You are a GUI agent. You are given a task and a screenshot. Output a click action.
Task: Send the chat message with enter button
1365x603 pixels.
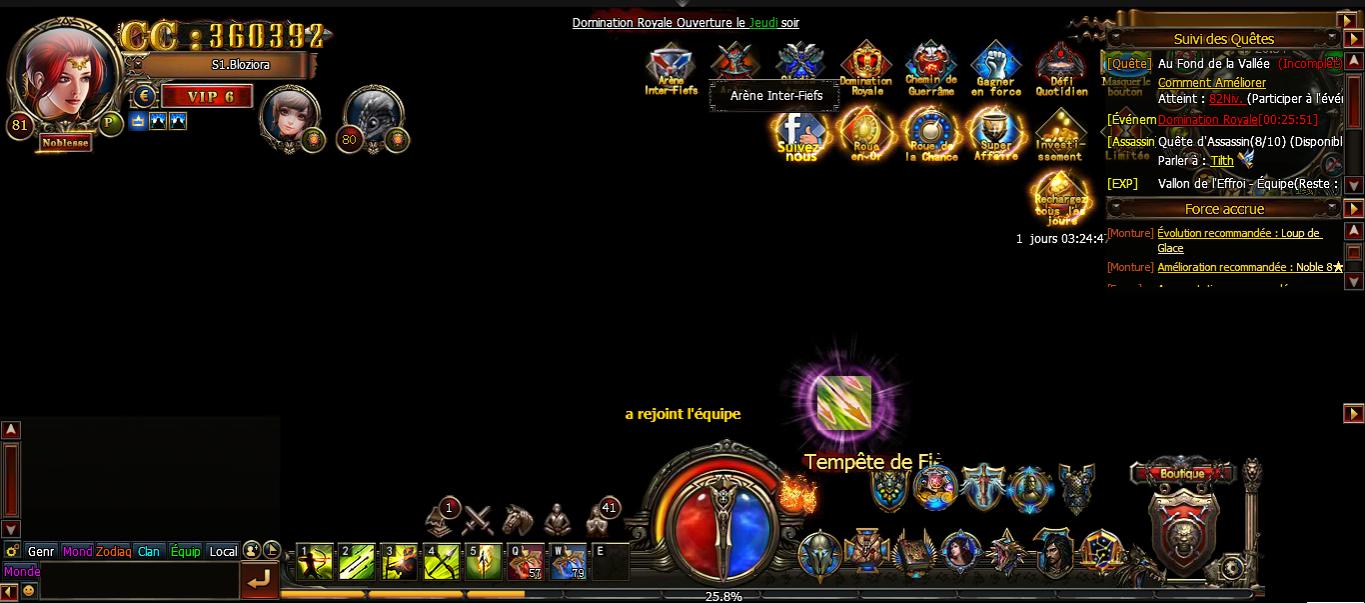[258, 579]
